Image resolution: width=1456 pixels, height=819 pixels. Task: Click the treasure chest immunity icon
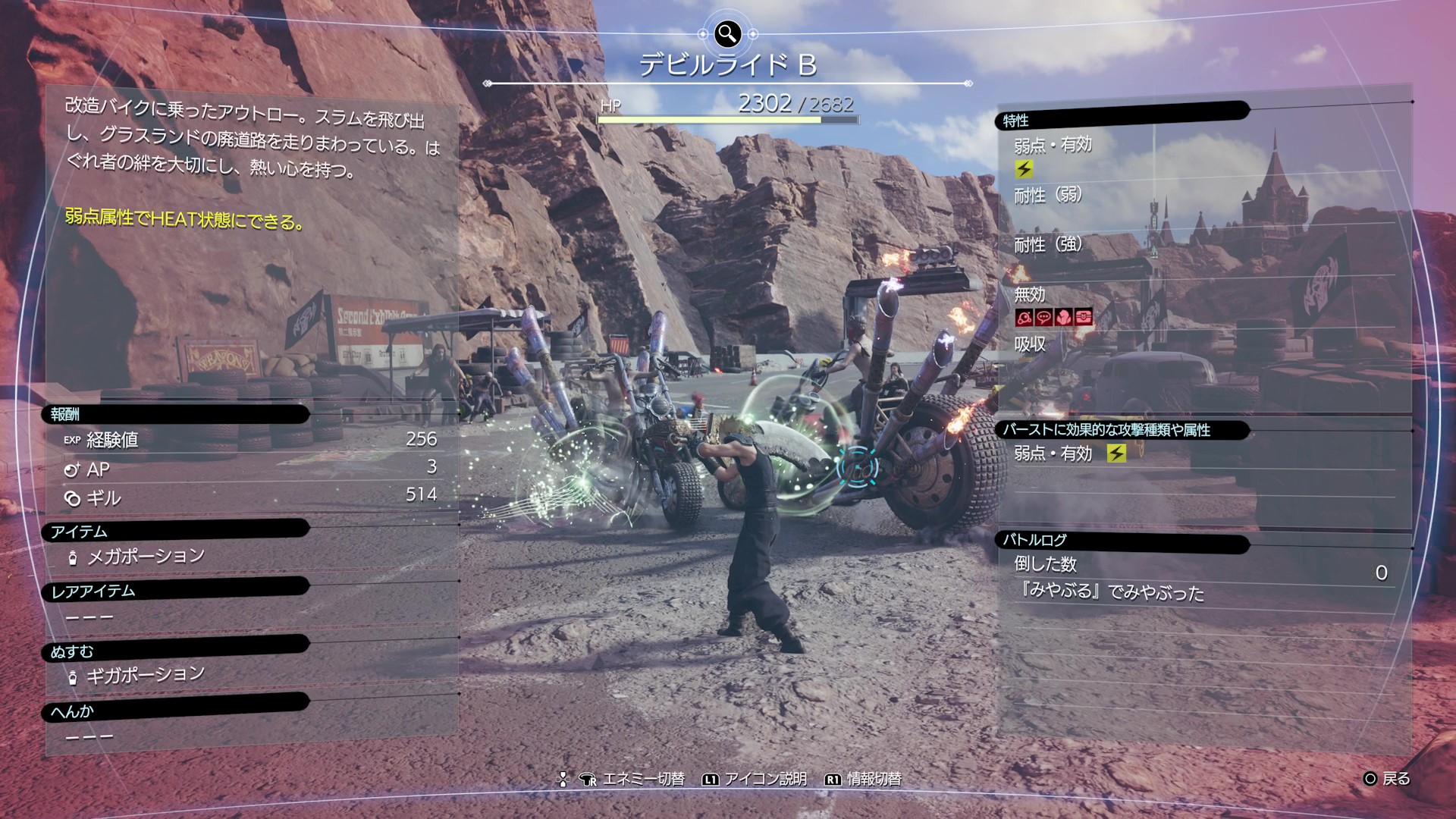[1083, 318]
